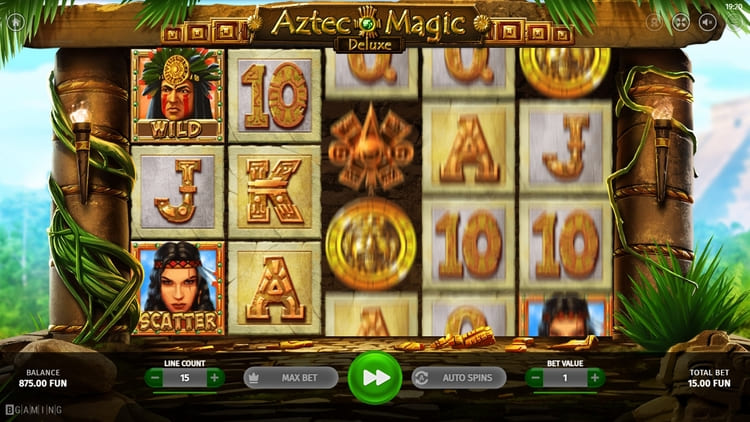The width and height of the screenshot is (750, 422).
Task: Enter fullscreen mode with the arrows icon
Action: pos(681,21)
